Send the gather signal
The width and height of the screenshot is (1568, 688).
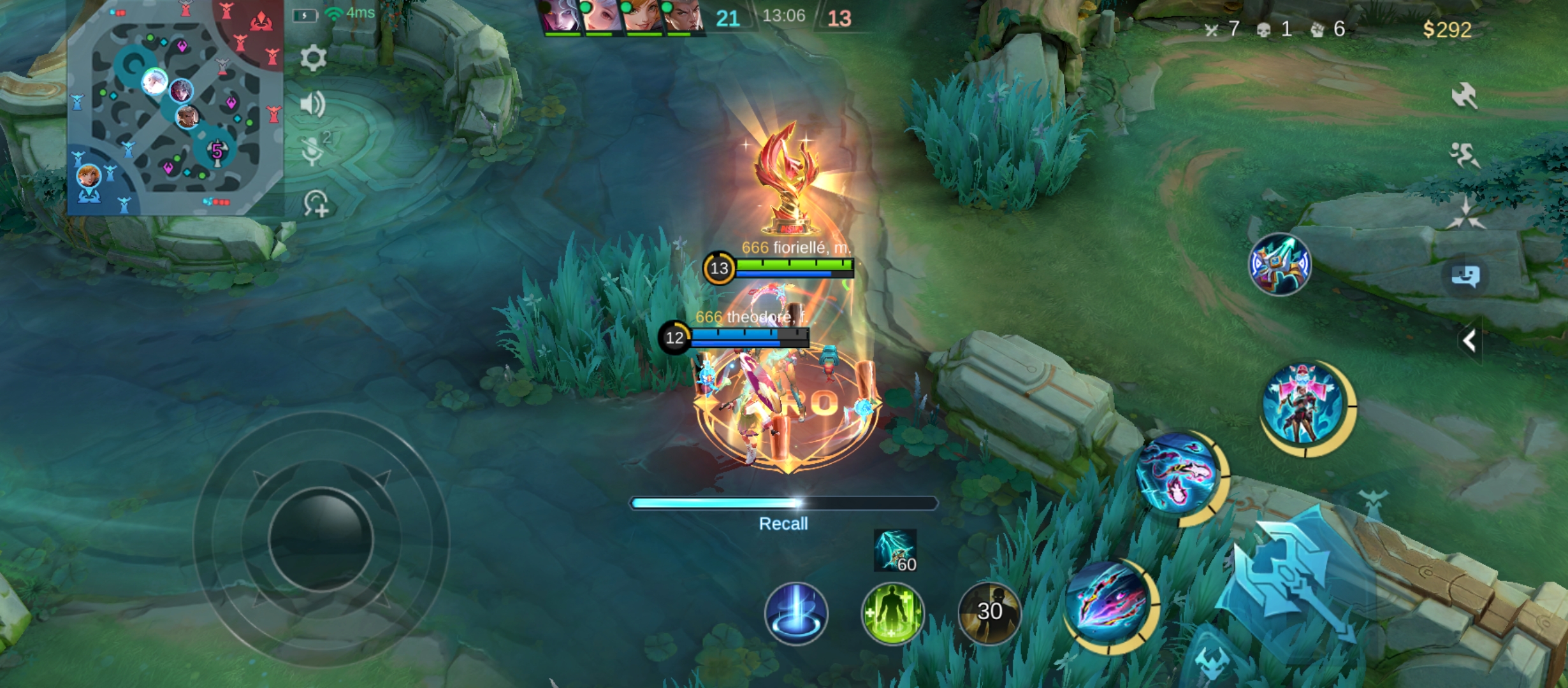pos(1465,214)
